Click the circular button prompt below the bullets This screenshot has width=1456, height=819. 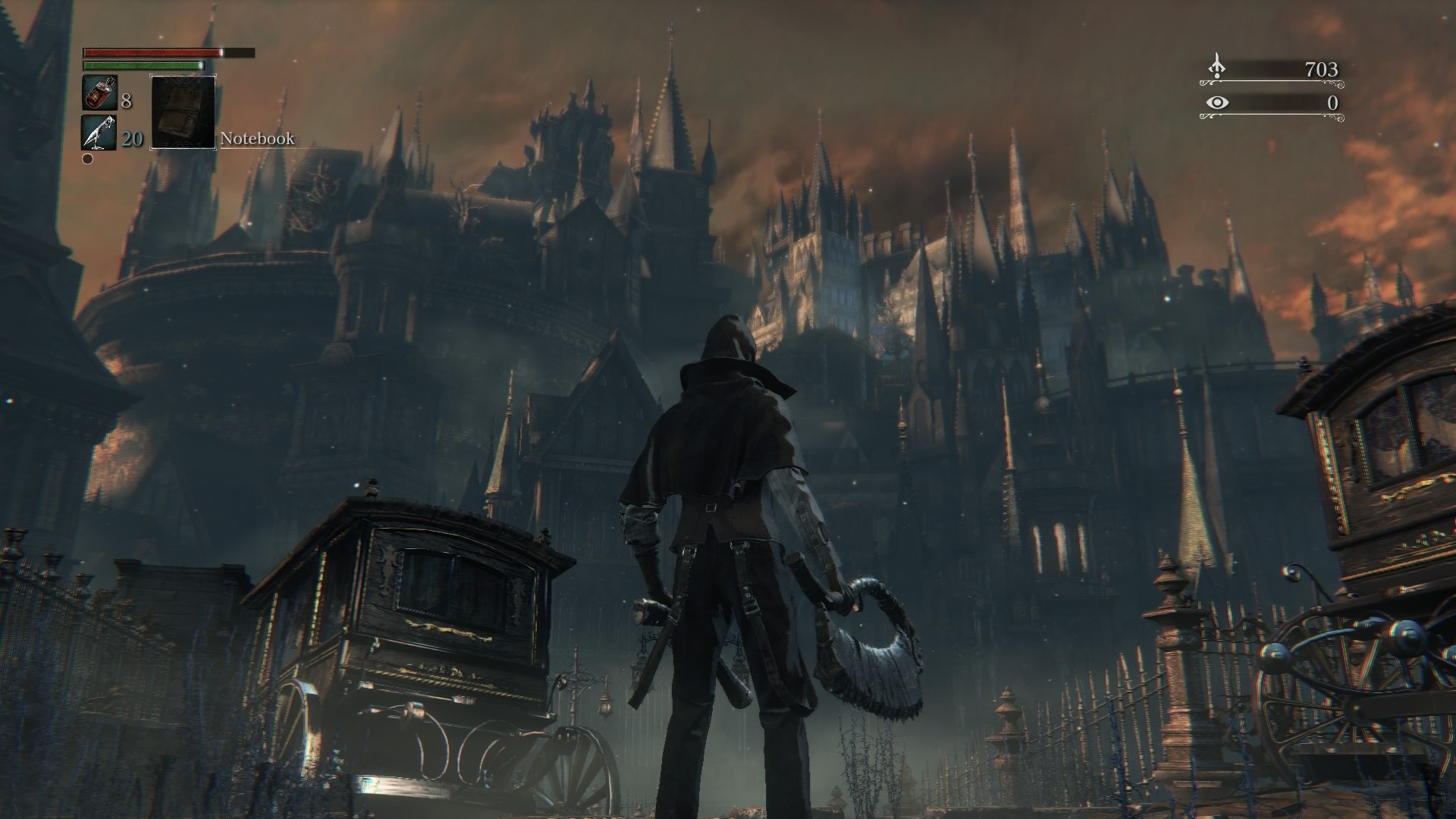click(87, 159)
